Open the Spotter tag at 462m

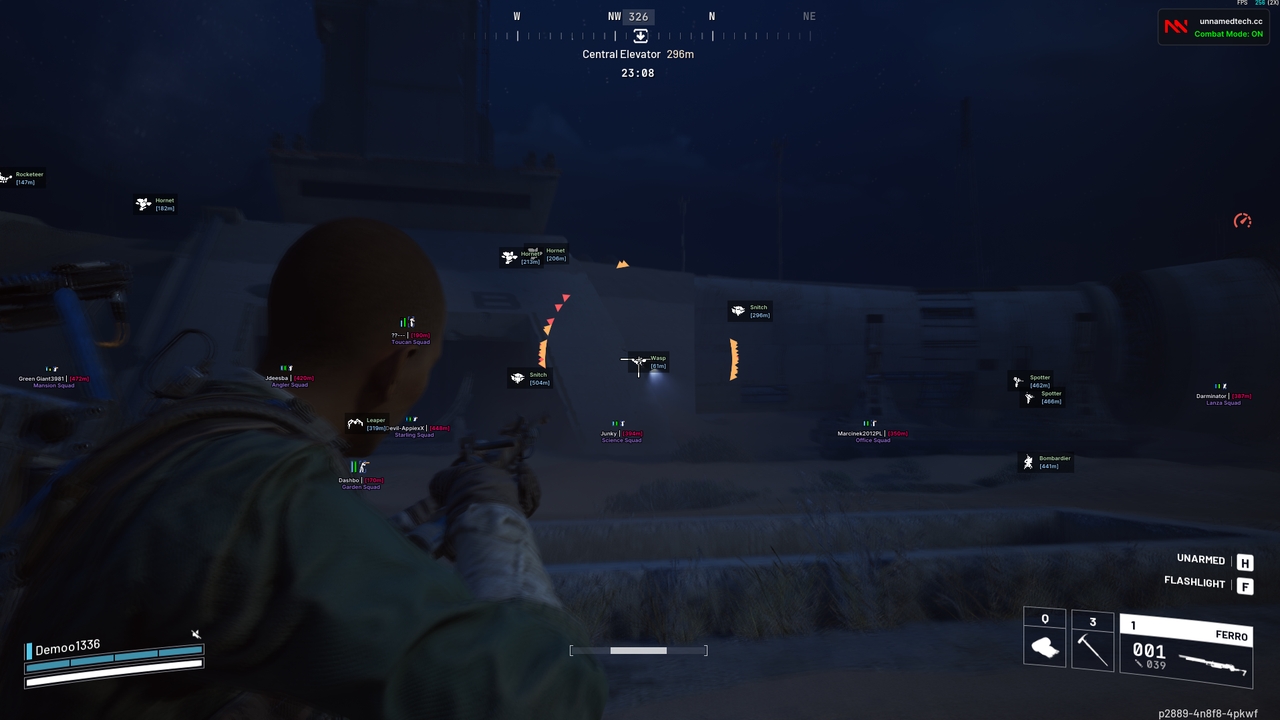(x=1038, y=381)
